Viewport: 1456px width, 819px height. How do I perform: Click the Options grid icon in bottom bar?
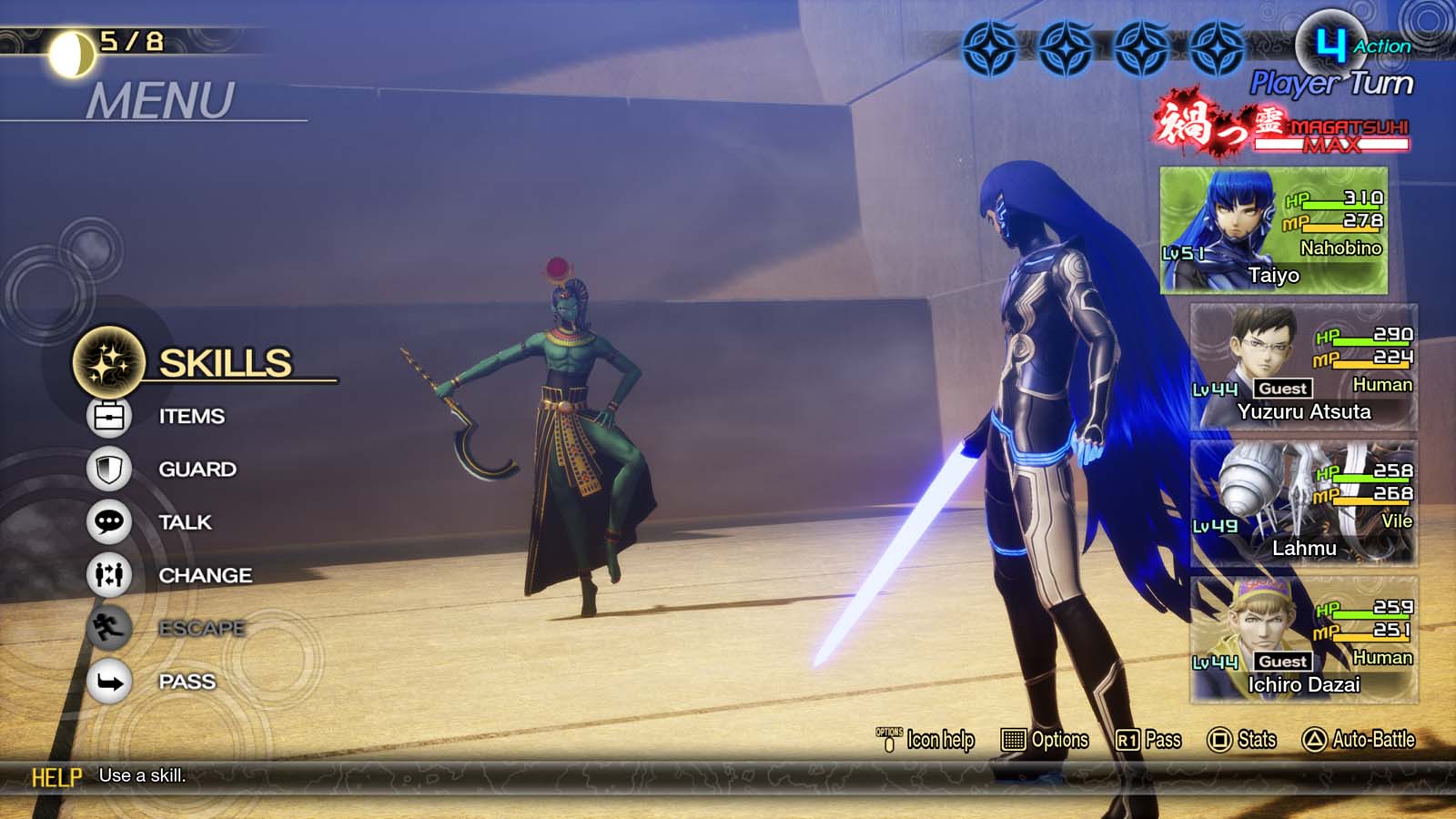pyautogui.click(x=1013, y=740)
